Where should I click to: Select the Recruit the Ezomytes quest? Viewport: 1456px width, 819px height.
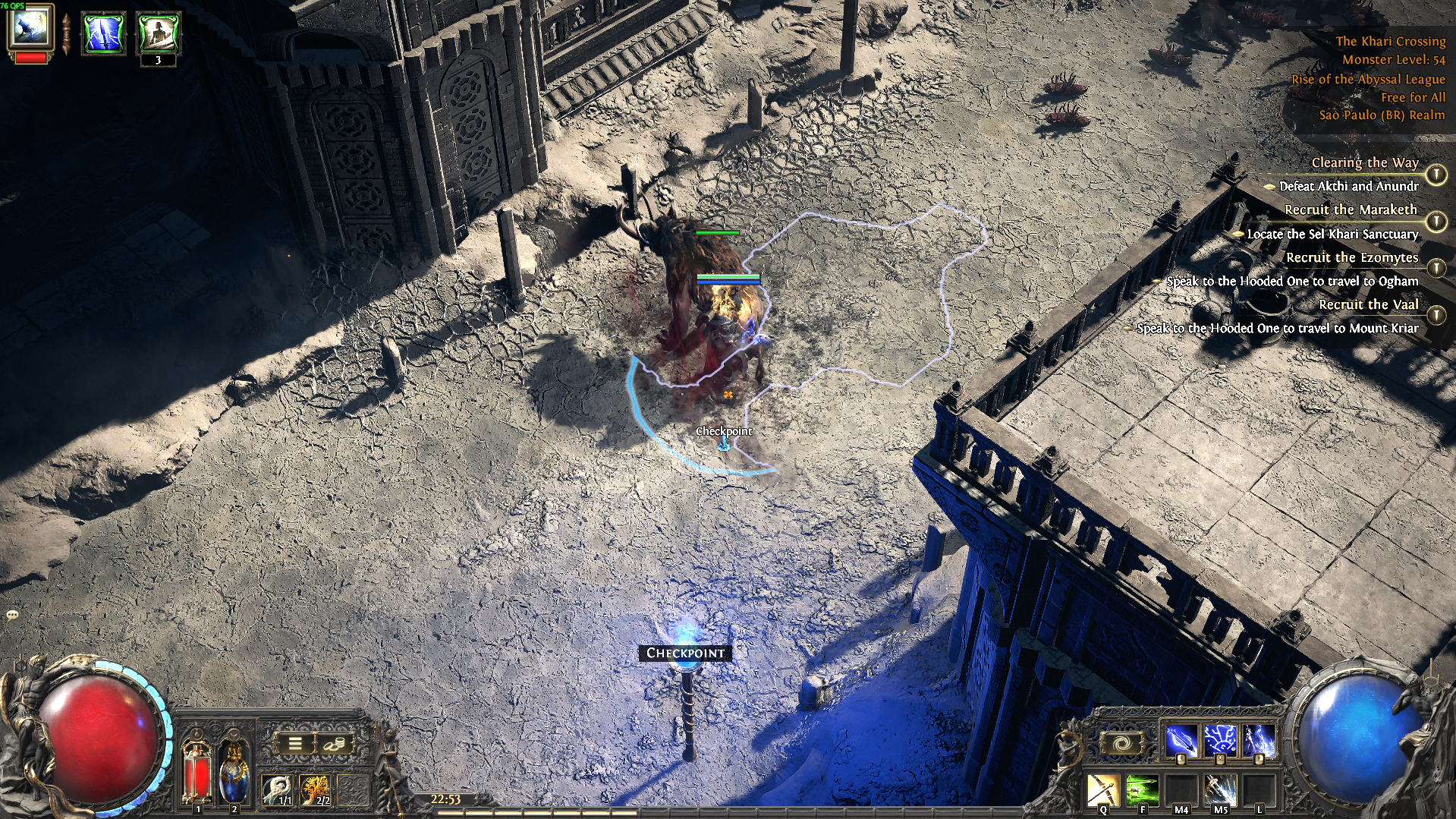[x=1351, y=257]
